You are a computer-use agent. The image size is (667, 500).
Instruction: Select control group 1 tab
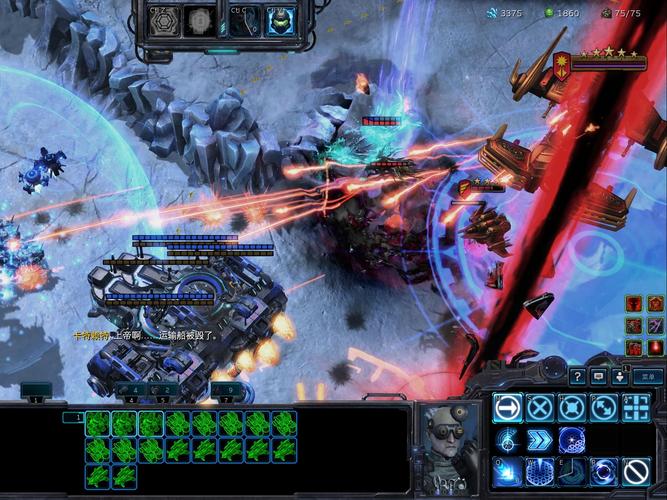point(37,399)
